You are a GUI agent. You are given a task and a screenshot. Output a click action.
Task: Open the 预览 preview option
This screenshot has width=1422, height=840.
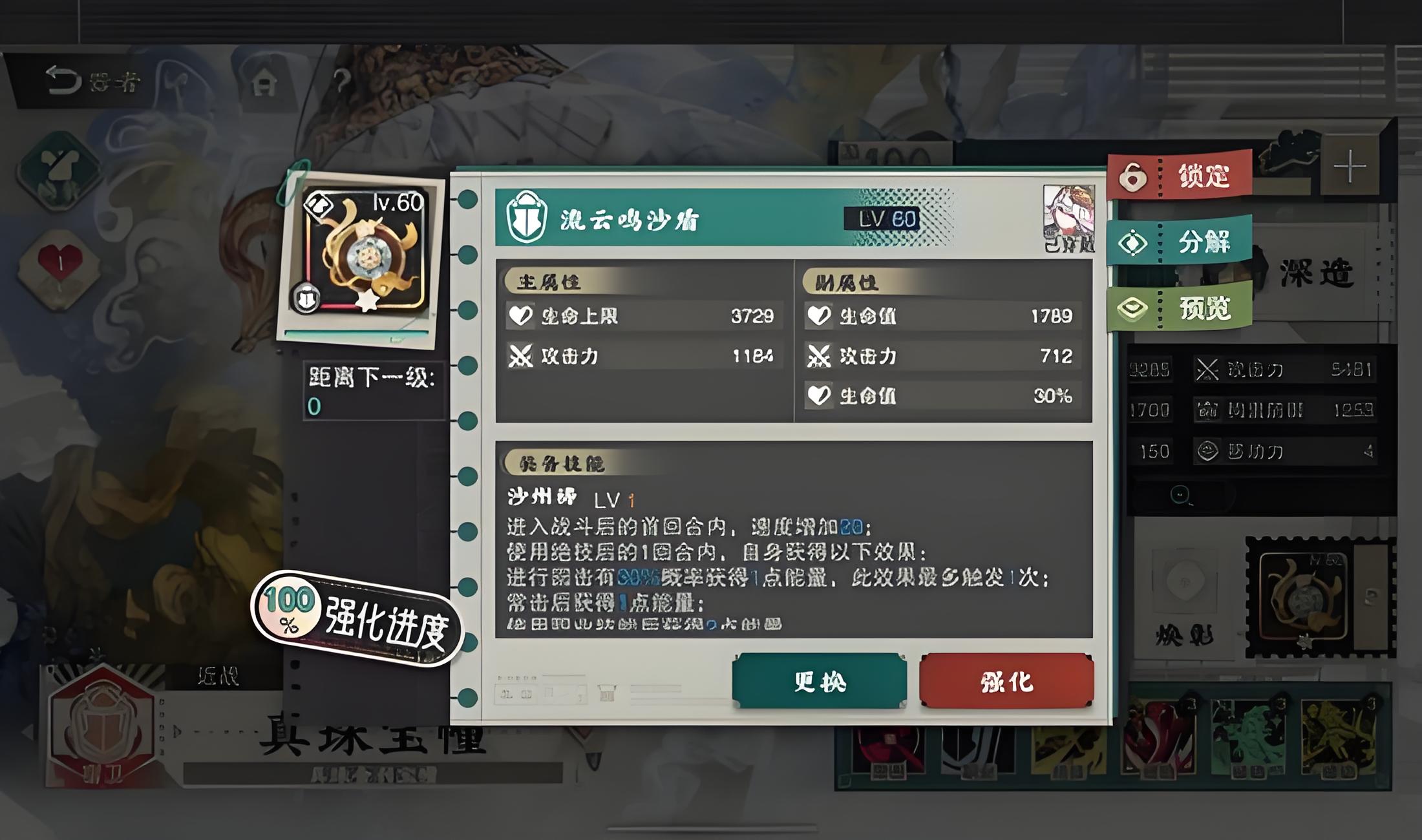click(x=1180, y=309)
